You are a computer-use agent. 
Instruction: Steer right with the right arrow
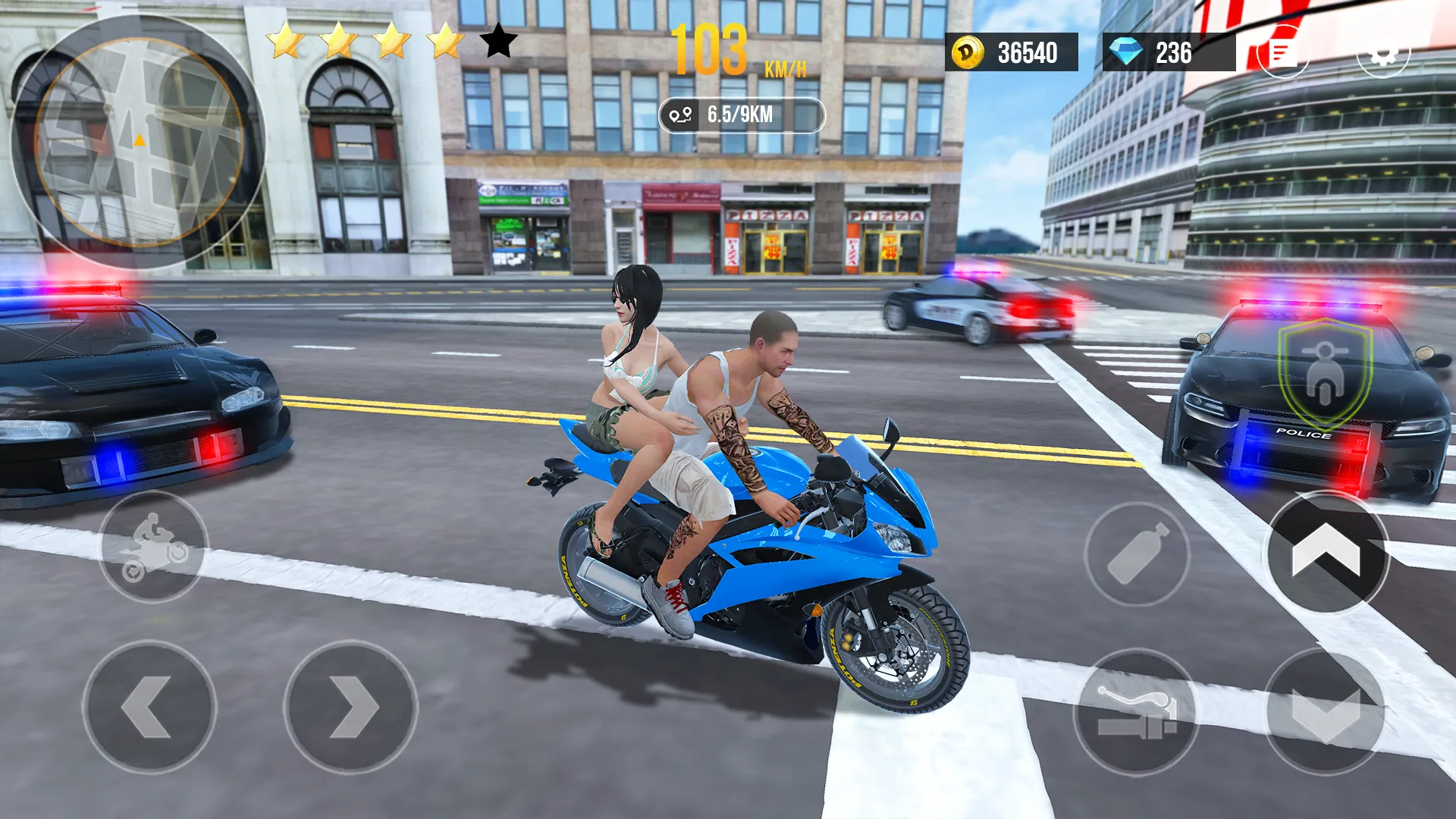[351, 708]
